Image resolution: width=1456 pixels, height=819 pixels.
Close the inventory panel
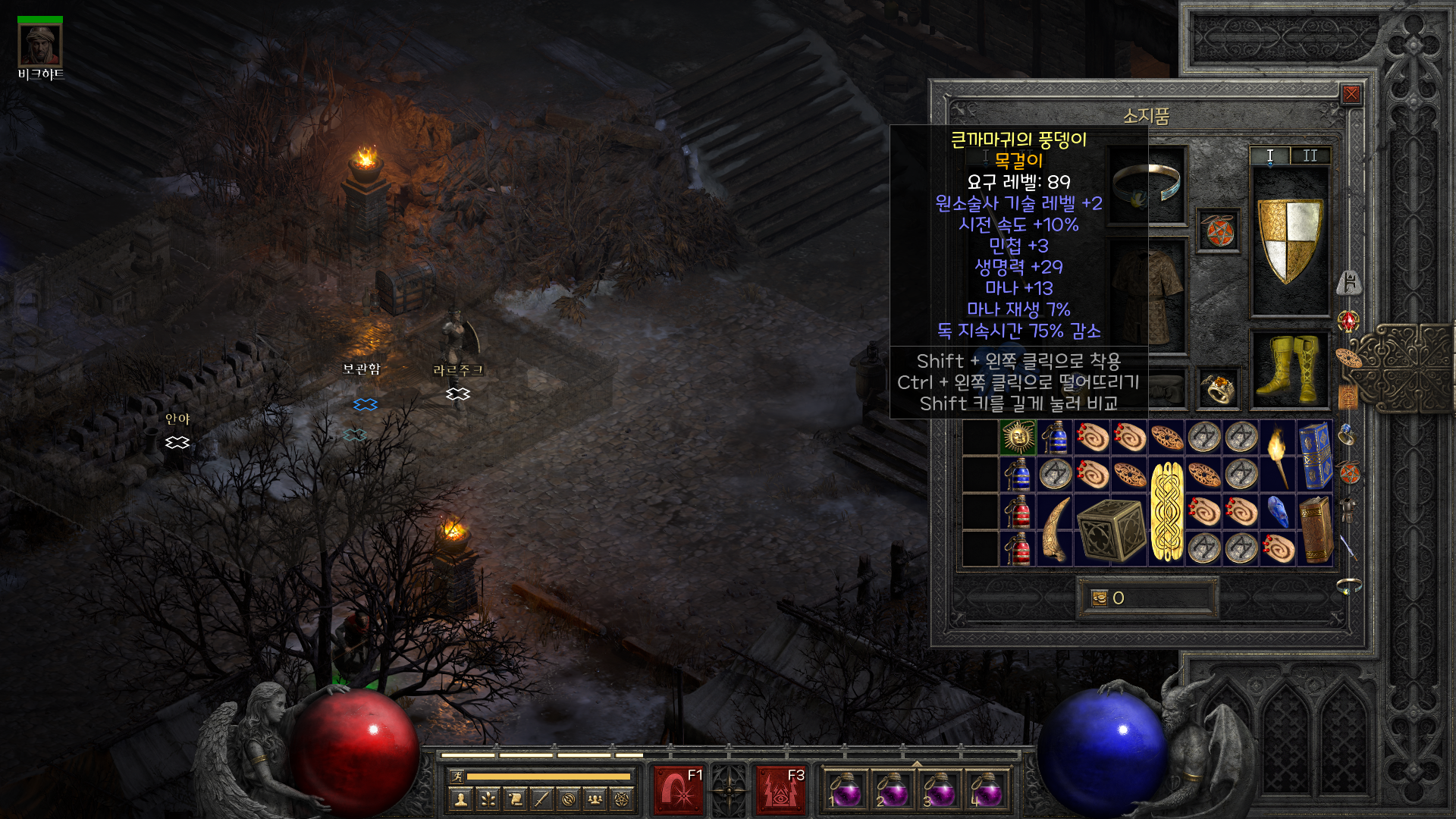1351,94
